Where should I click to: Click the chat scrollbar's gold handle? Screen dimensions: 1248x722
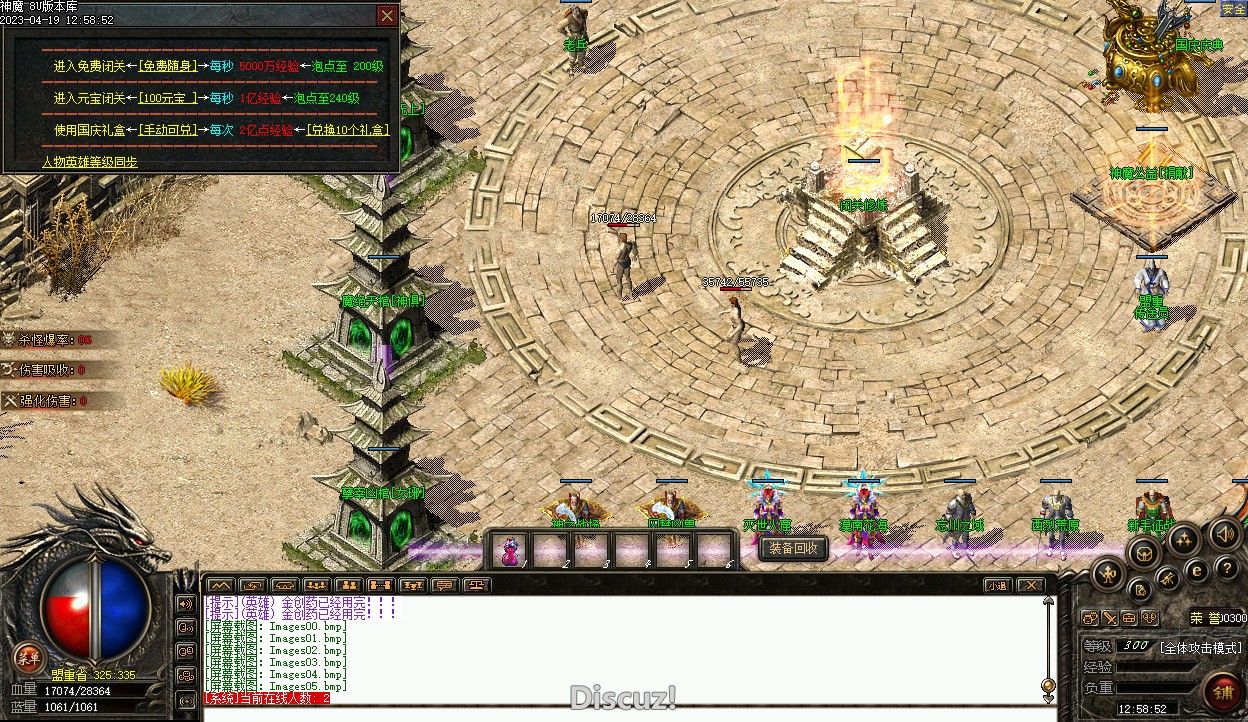[1048, 686]
